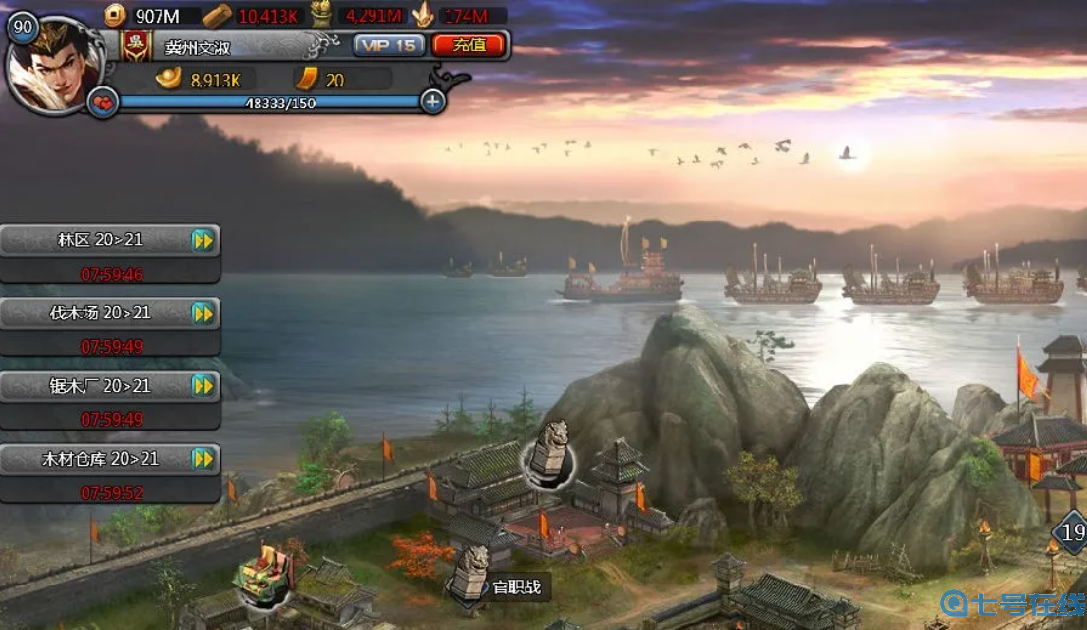The image size is (1087, 630).
Task: Open the player portrait profile
Action: click(x=54, y=66)
